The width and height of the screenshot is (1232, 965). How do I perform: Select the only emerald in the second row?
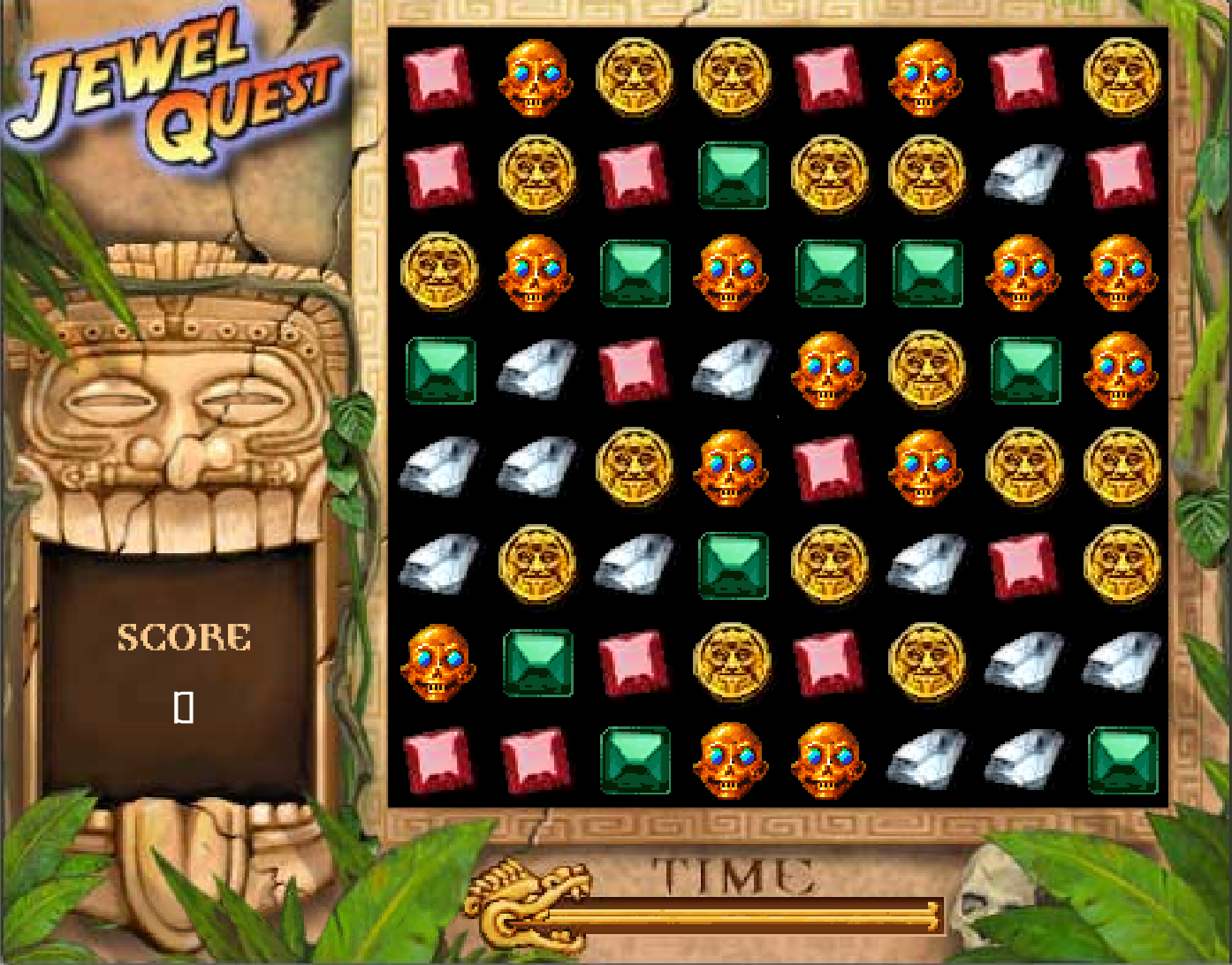732,175
